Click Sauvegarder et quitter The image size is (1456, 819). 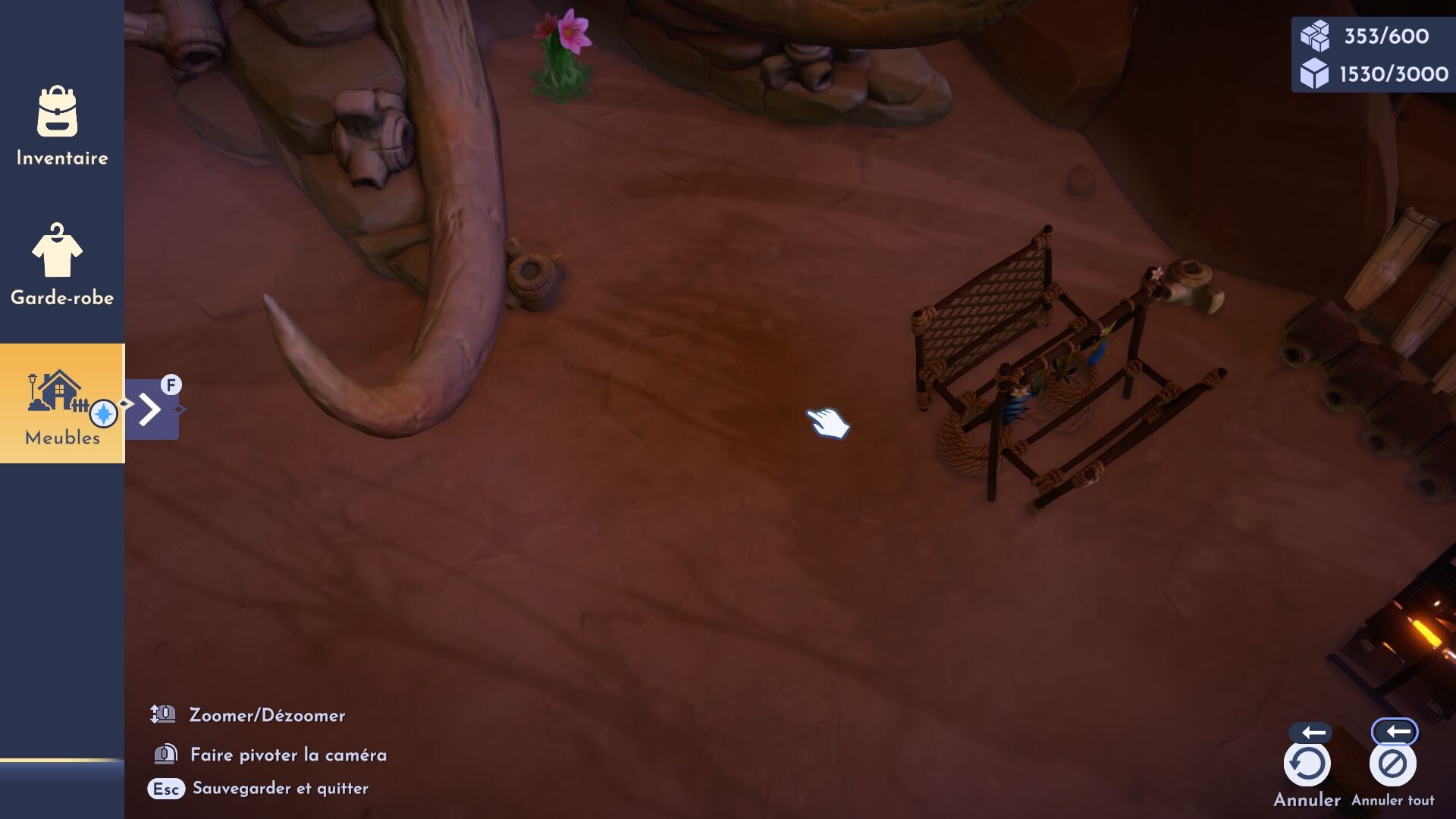click(x=281, y=789)
